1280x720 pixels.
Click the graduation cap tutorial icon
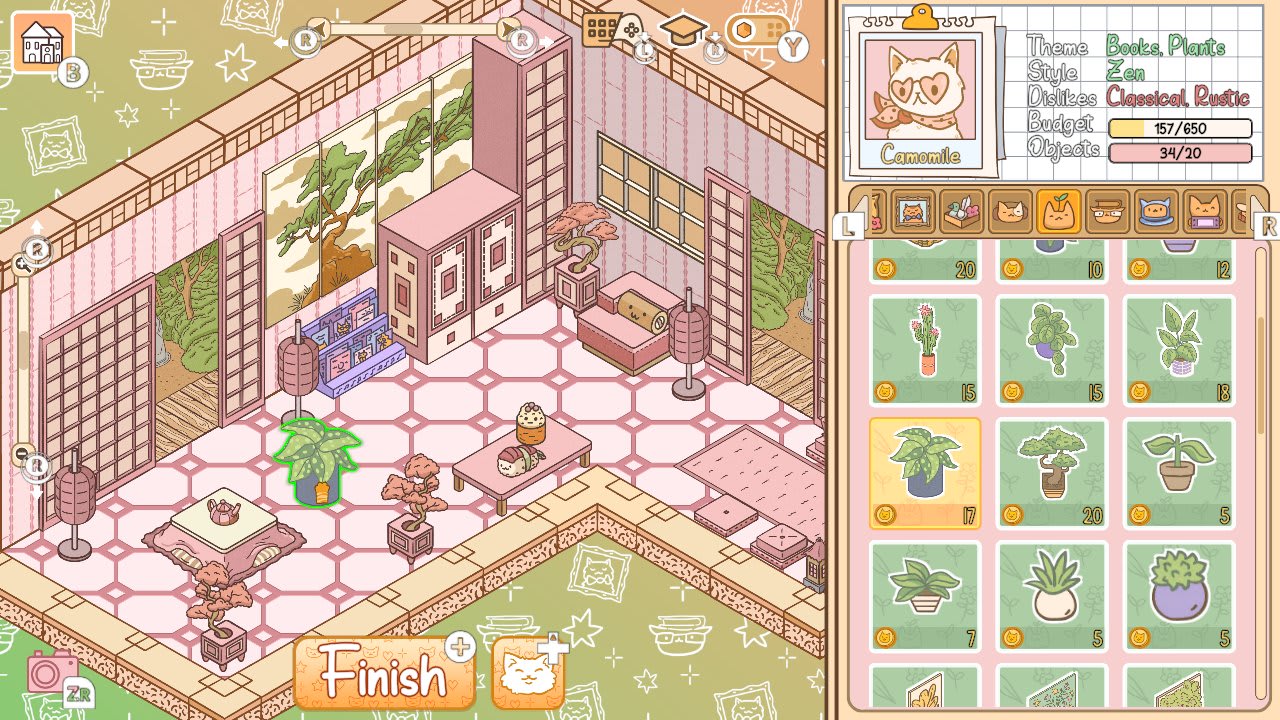point(683,29)
